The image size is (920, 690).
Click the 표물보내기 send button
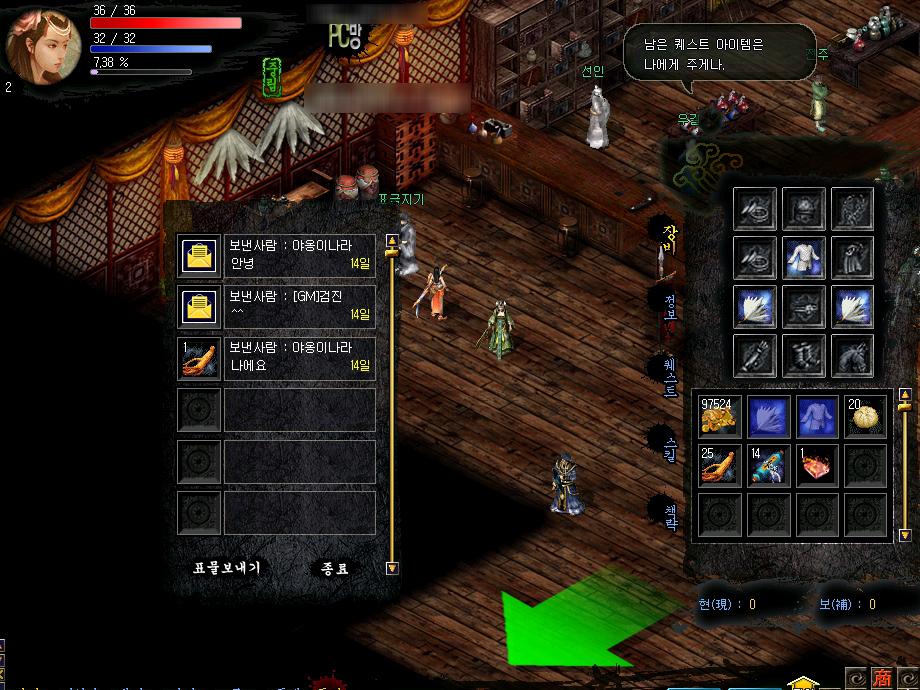coord(227,568)
